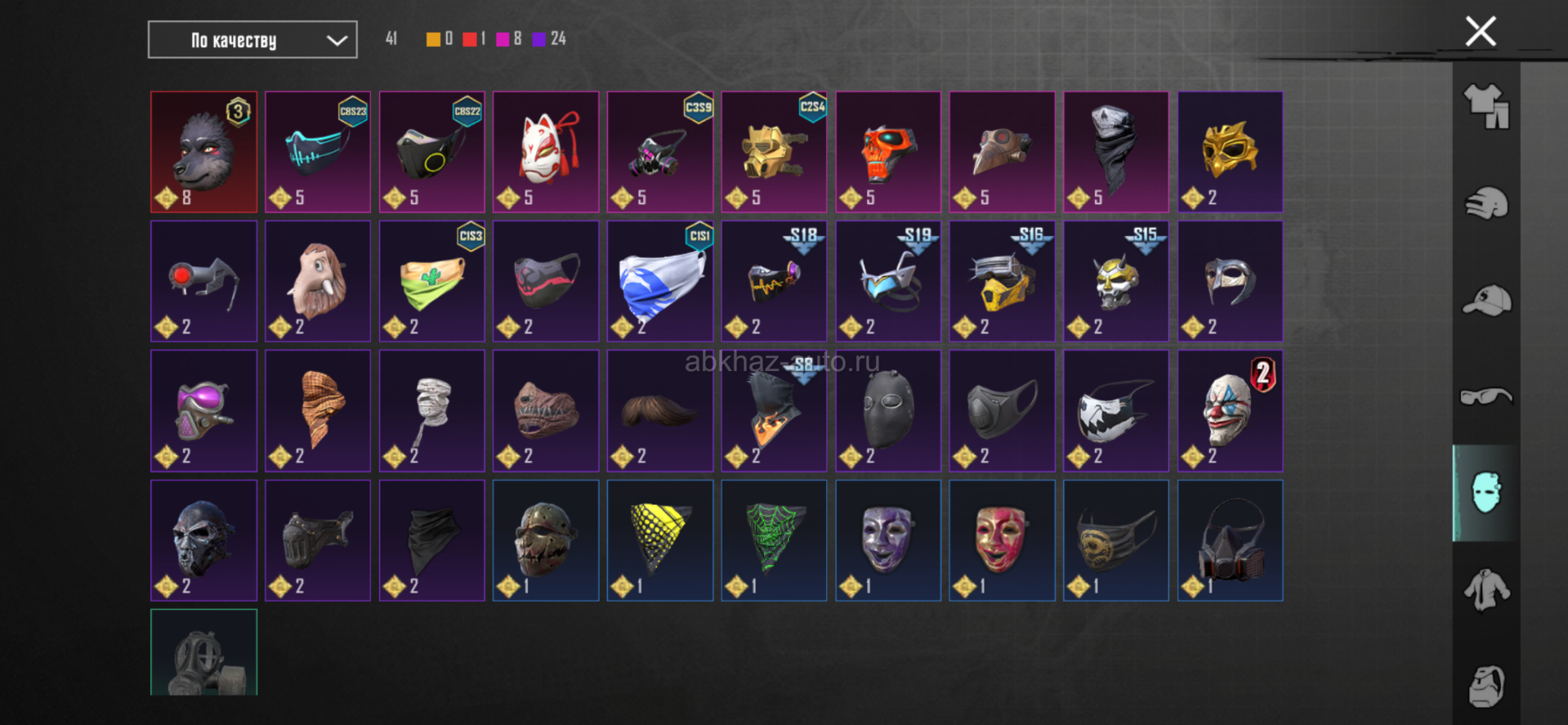The image size is (1568, 725).
Task: Select the black wolf head mask
Action: click(203, 152)
